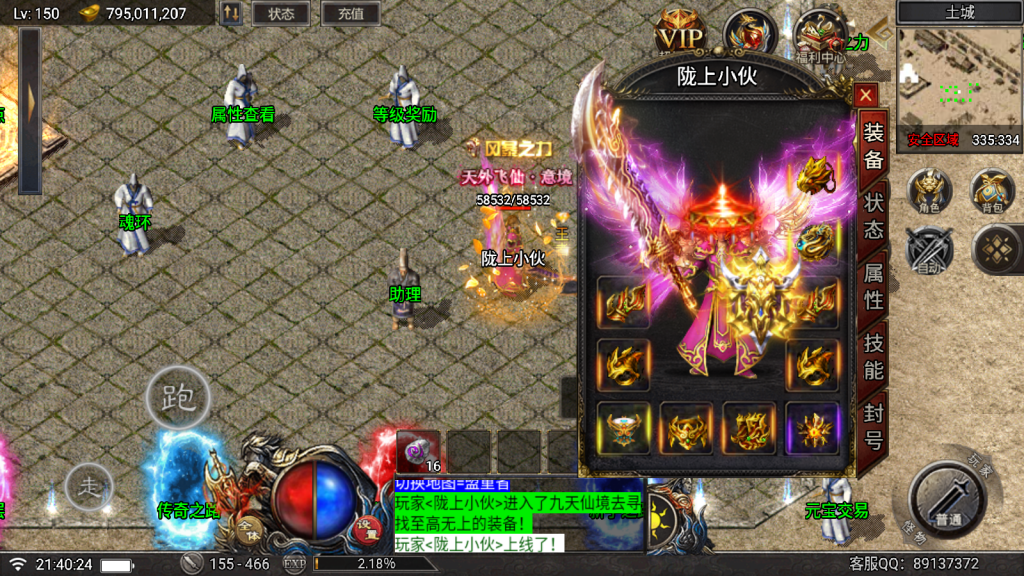Open the 属性 attributes tab
1024x576 pixels.
[873, 286]
